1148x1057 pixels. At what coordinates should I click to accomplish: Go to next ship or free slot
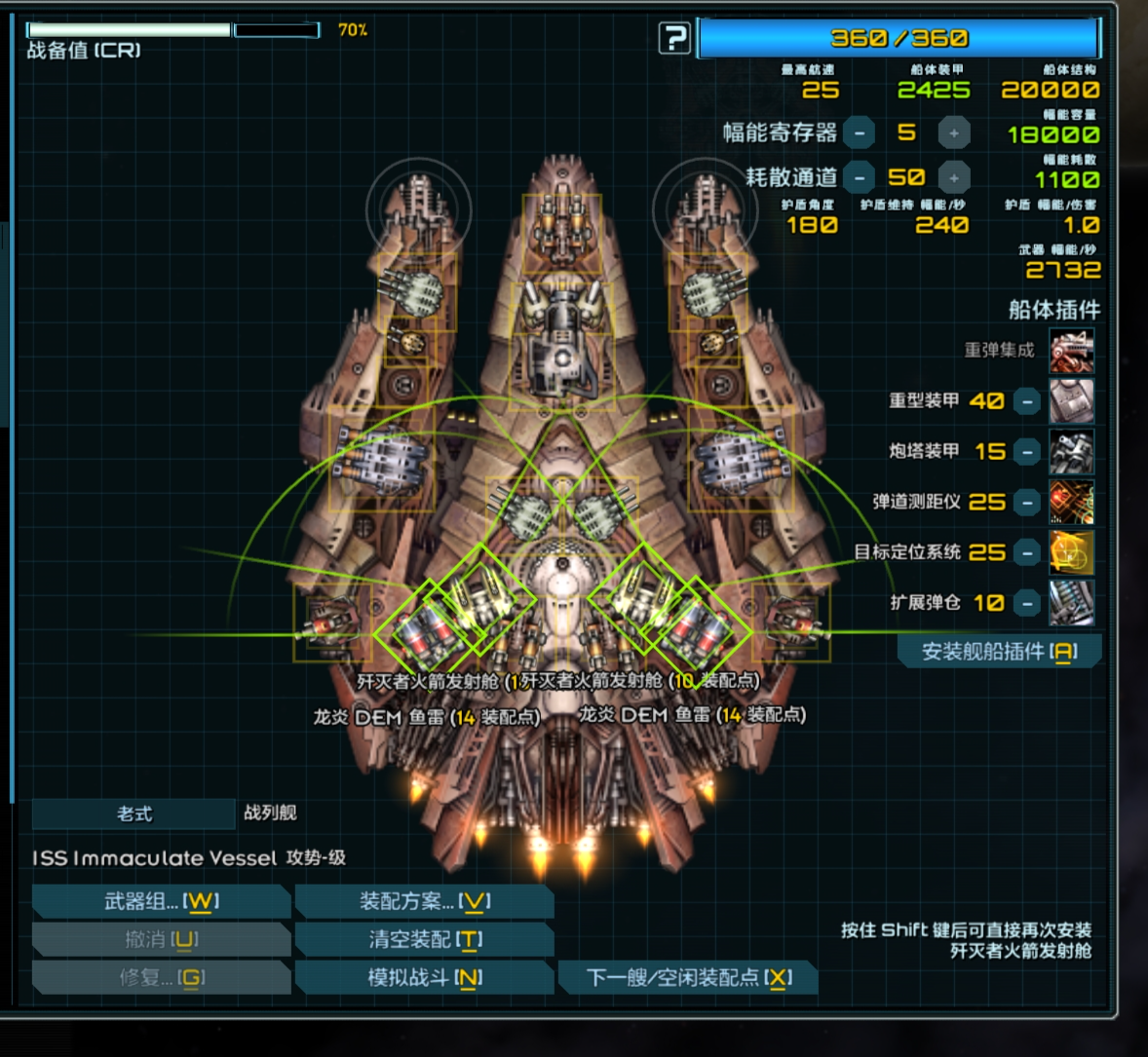point(688,977)
